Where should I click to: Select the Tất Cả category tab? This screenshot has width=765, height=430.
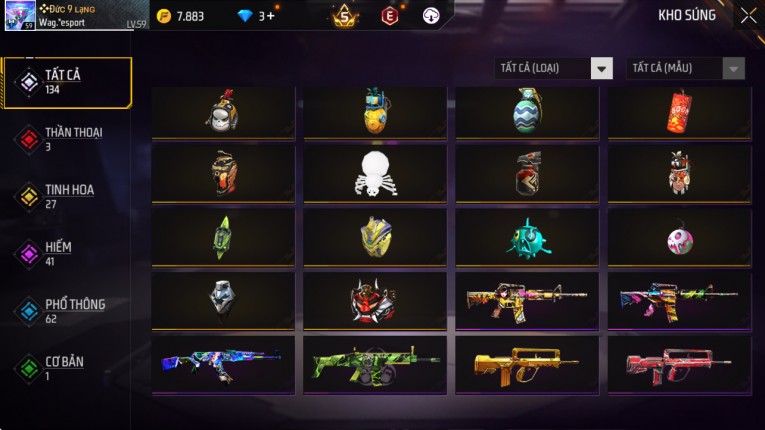(67, 82)
